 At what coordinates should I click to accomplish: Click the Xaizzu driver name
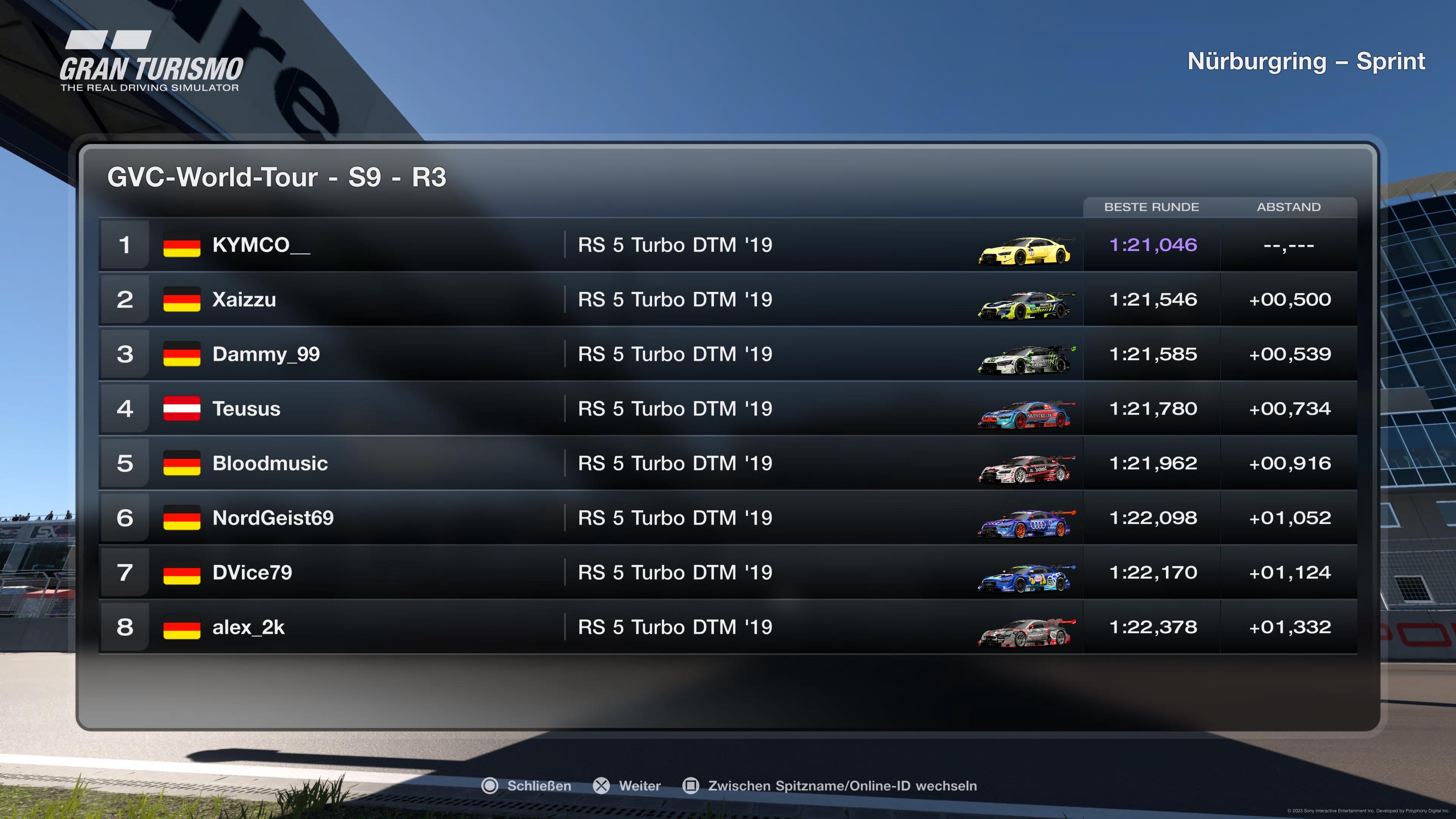[x=244, y=300]
